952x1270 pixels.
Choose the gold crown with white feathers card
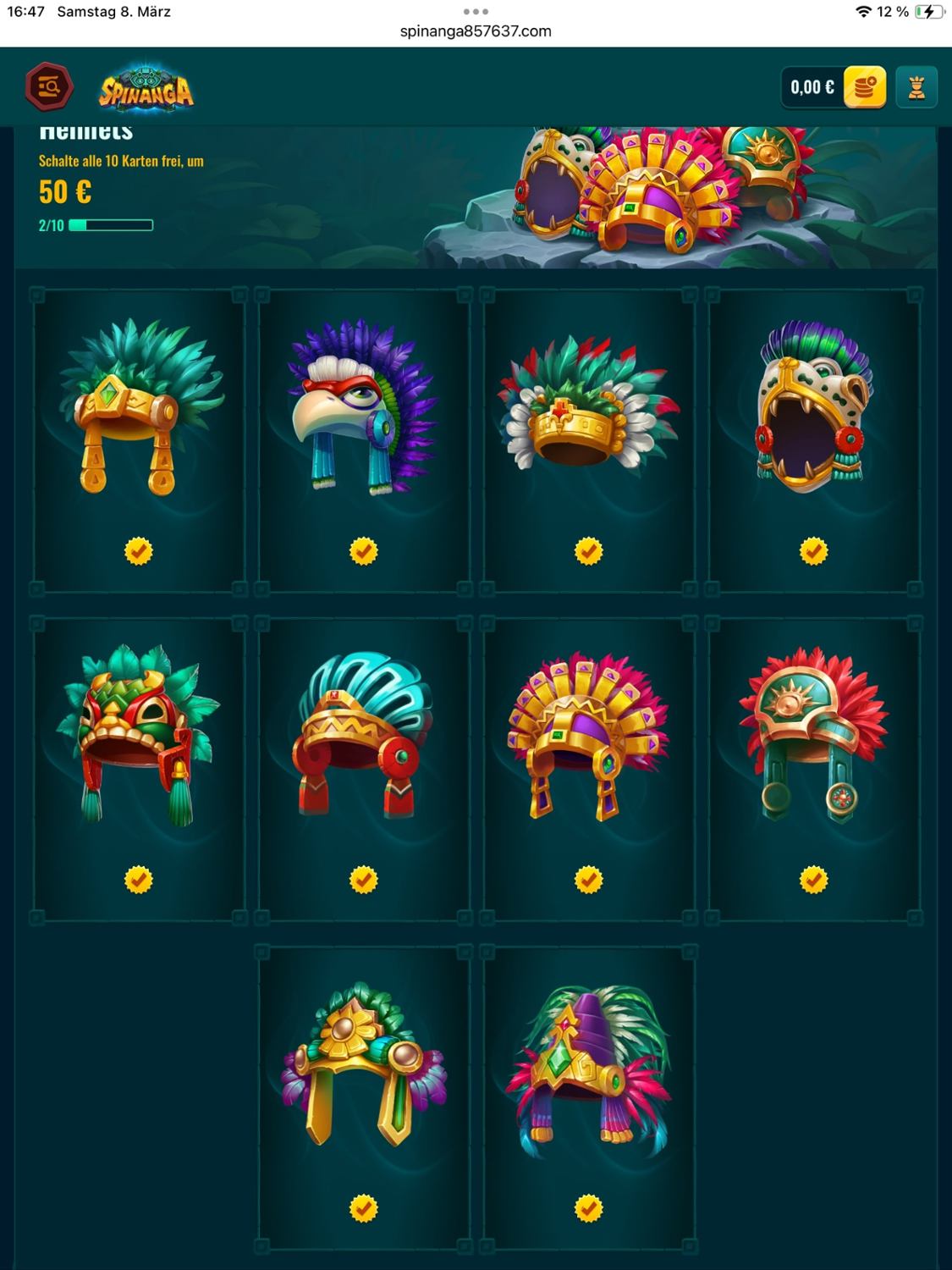click(589, 439)
